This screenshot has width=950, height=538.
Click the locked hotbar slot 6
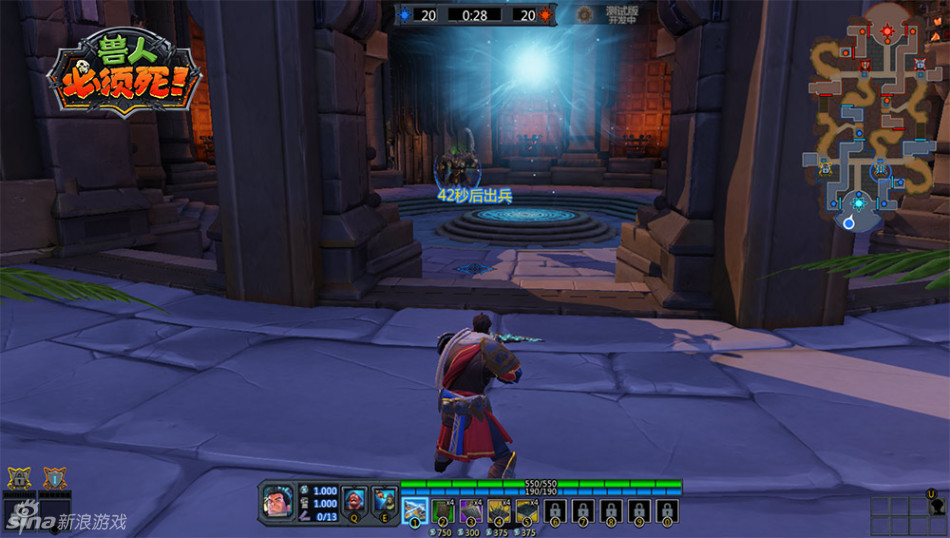[555, 511]
